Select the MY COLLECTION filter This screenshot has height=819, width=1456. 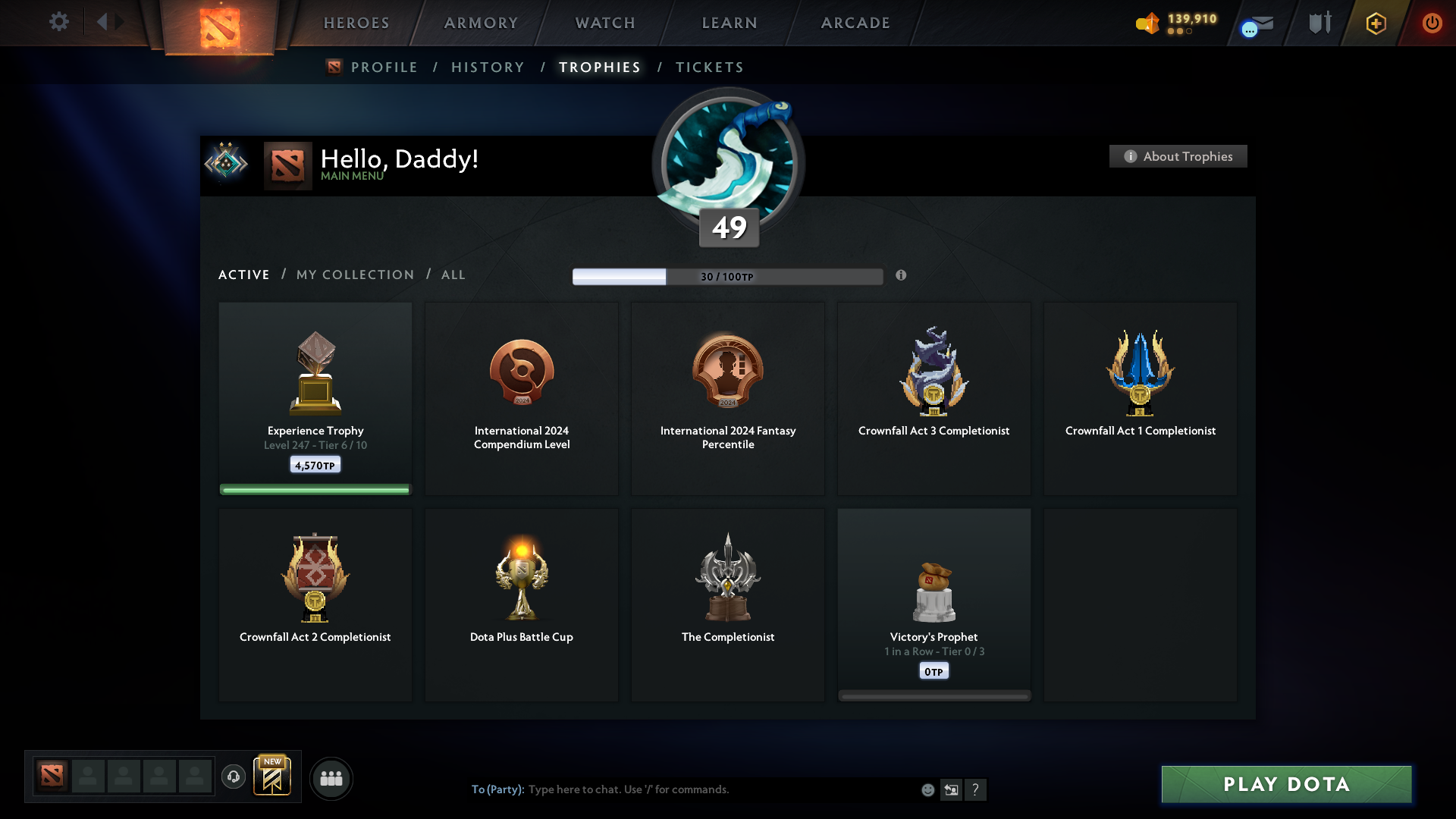pos(354,275)
